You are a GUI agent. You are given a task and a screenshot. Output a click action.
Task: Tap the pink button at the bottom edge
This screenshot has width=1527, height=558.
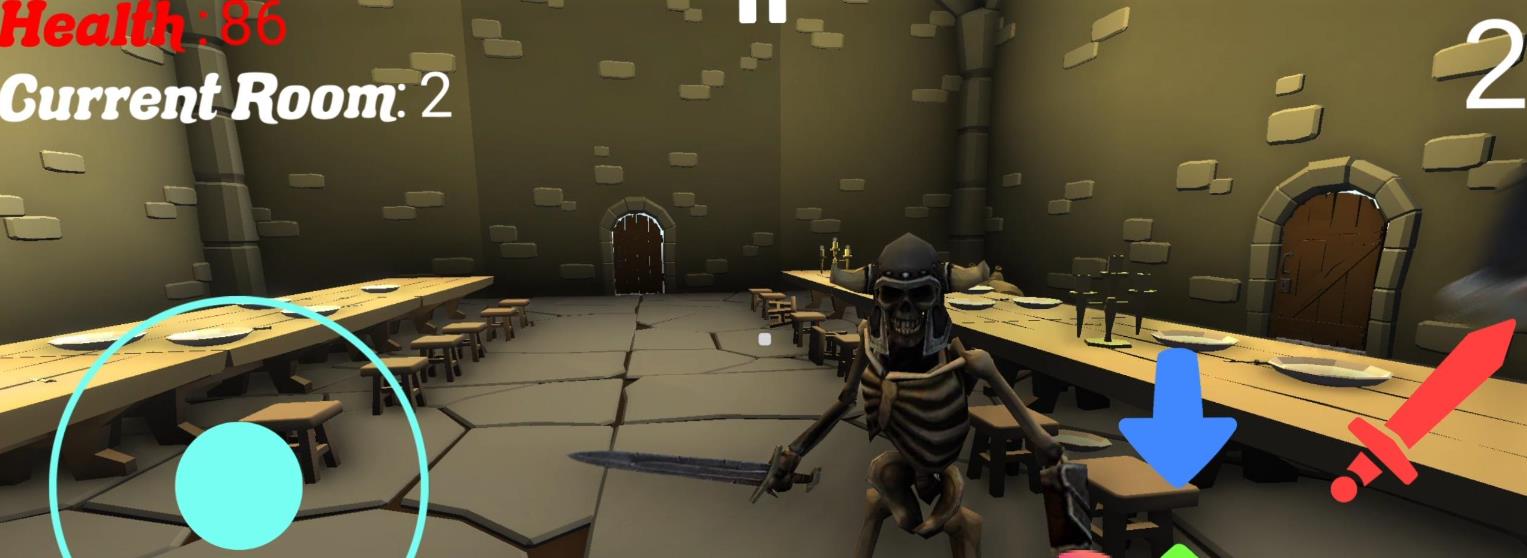tap(1084, 553)
